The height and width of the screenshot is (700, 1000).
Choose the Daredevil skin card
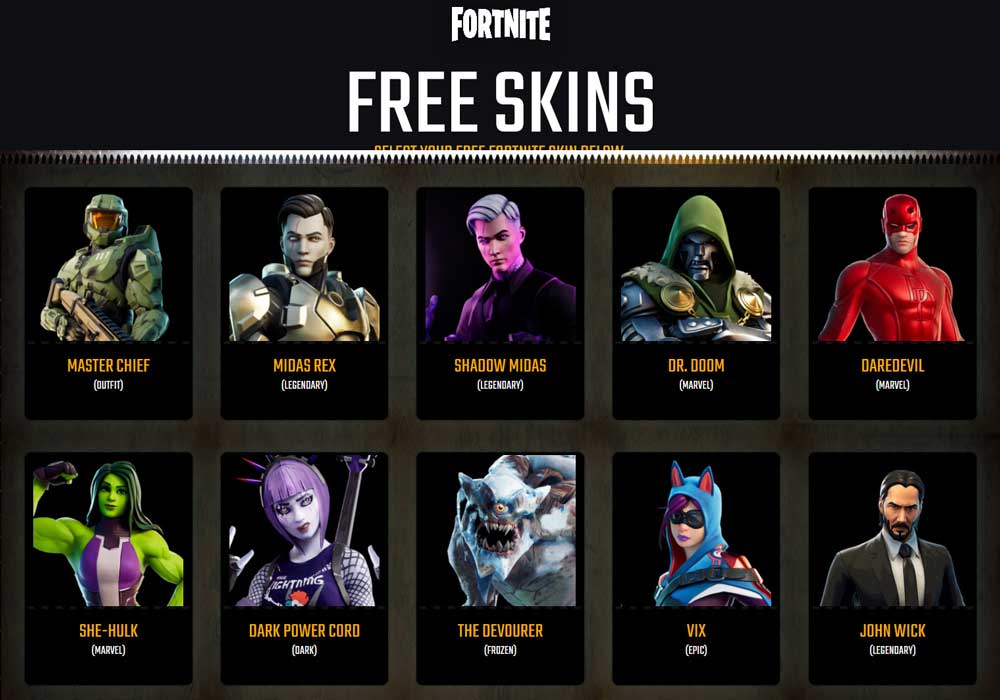[892, 303]
